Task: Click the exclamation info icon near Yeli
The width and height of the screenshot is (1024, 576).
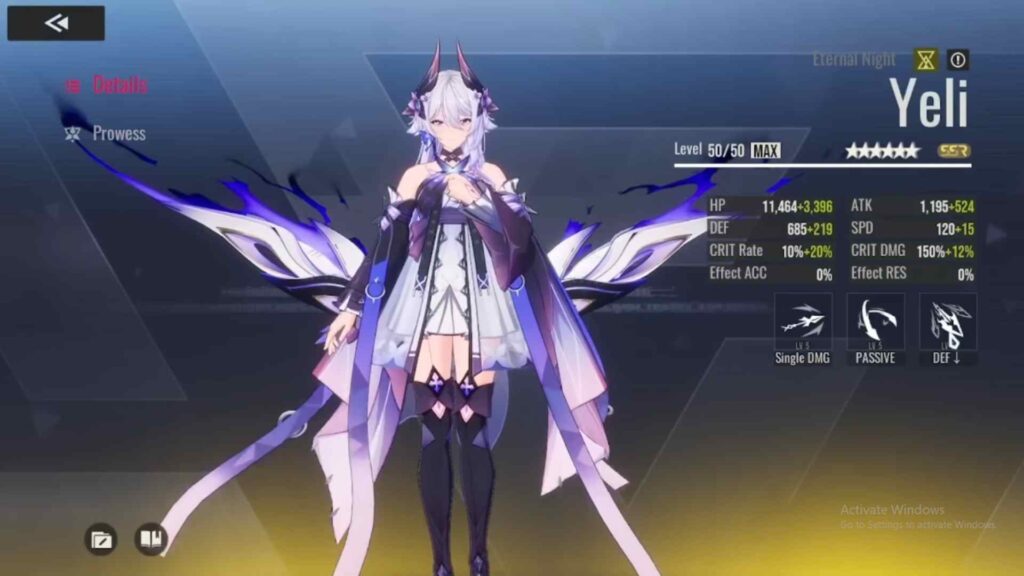Action: tap(958, 60)
